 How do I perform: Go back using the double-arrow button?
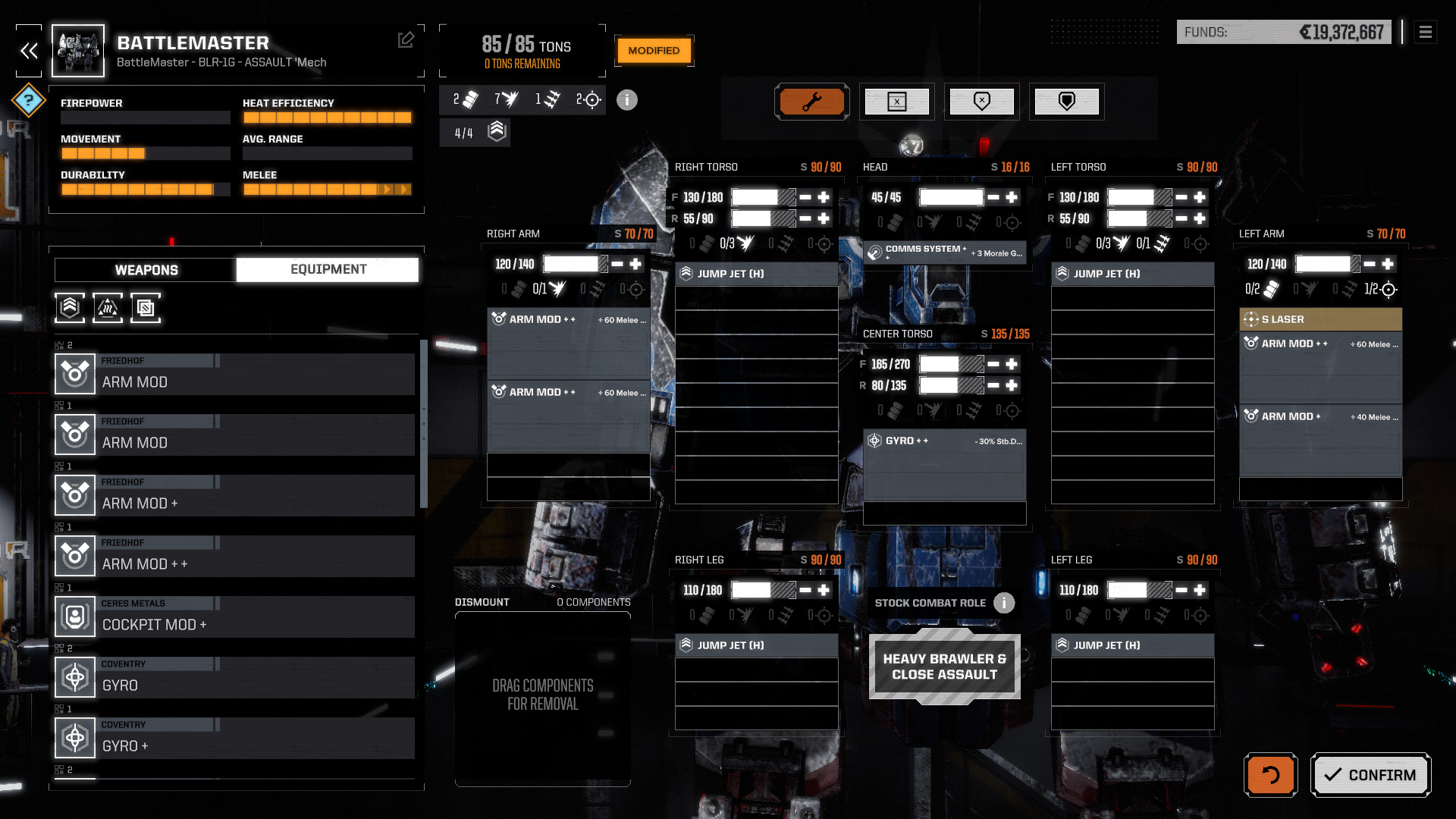[29, 51]
